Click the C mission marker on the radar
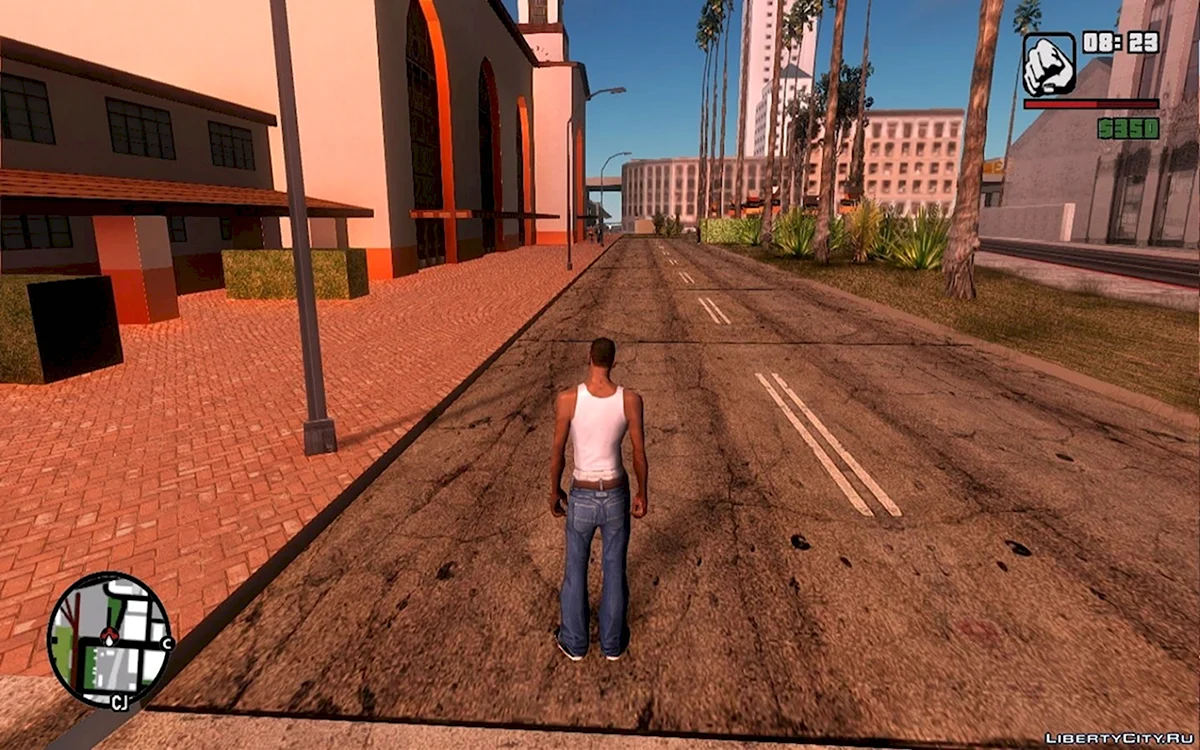Image resolution: width=1200 pixels, height=750 pixels. pyautogui.click(x=167, y=643)
